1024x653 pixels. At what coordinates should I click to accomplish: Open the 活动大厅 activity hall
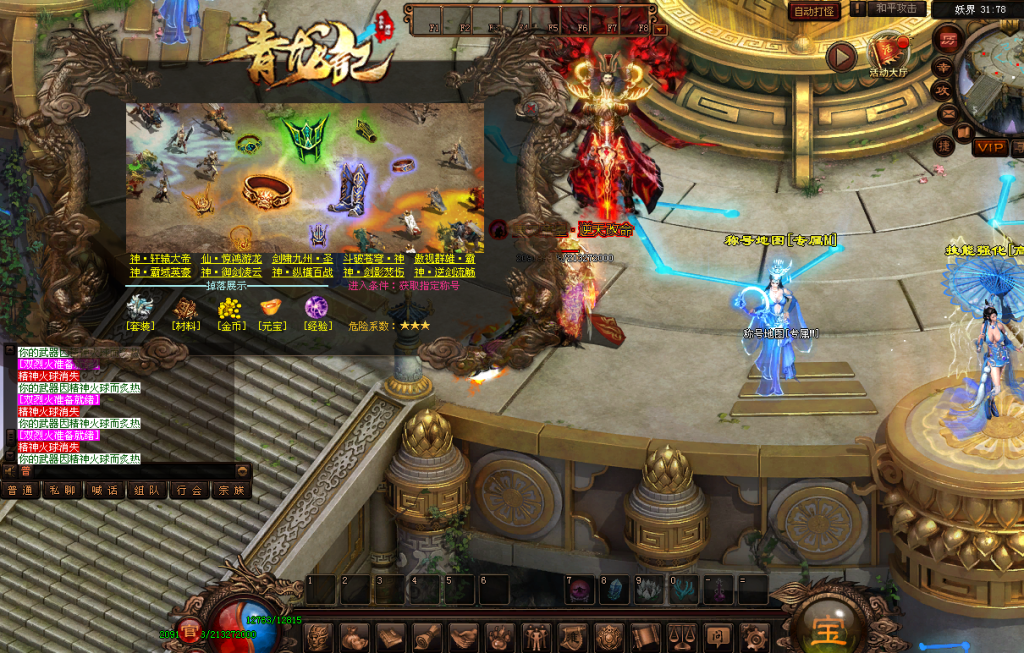886,56
